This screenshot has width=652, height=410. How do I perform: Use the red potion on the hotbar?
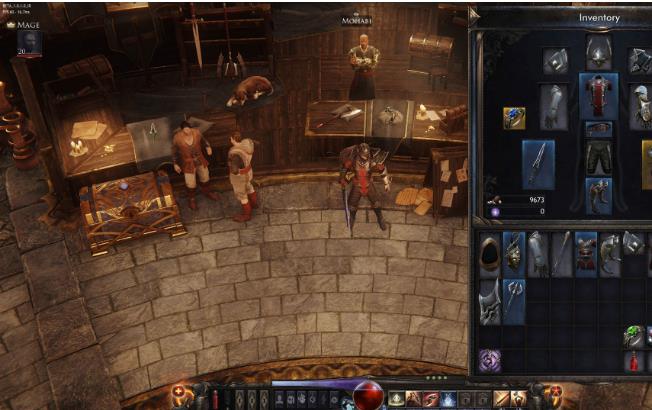click(213, 398)
